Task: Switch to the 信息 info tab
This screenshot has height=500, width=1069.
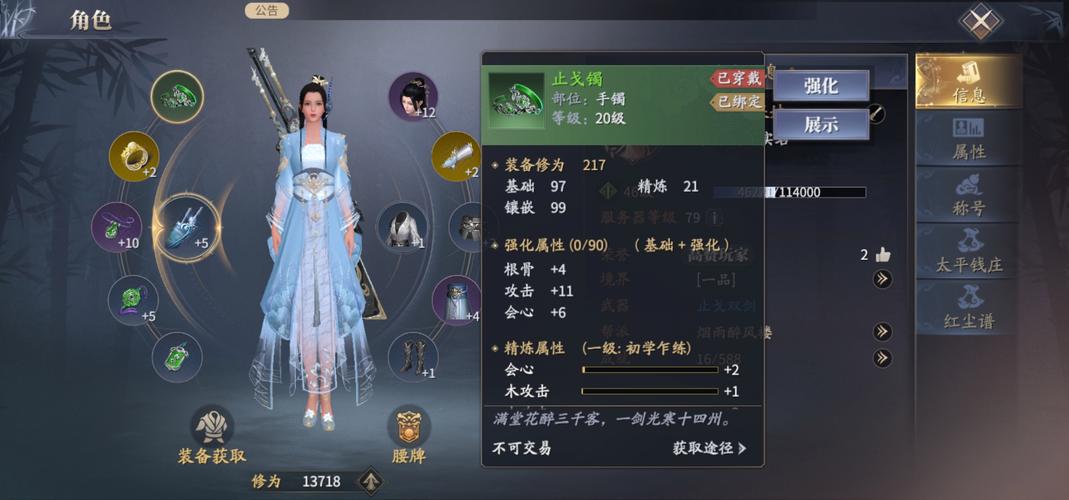Action: tap(968, 82)
